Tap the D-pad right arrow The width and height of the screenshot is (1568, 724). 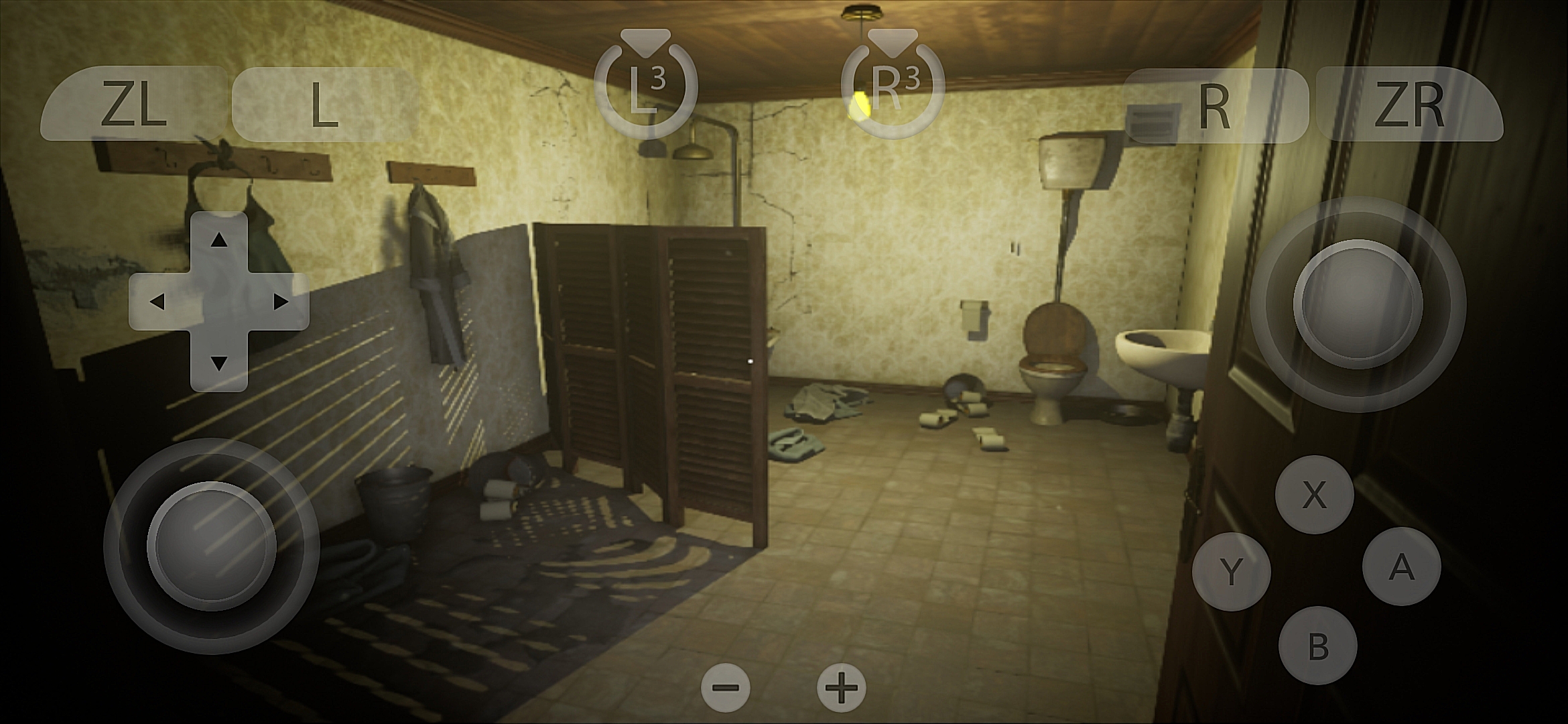click(x=281, y=302)
